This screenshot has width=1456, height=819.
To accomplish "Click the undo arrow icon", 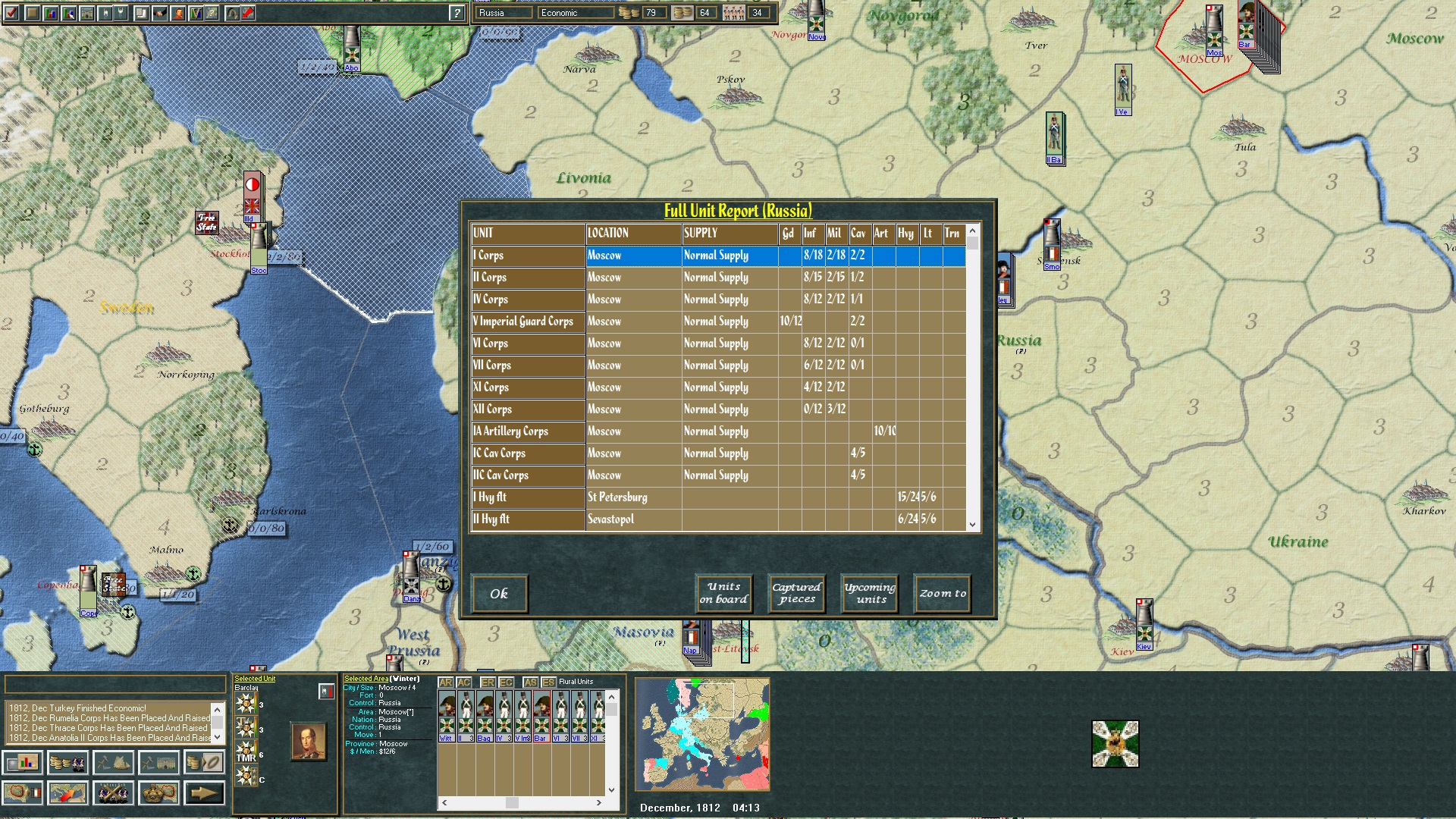I will pyautogui.click(x=232, y=12).
